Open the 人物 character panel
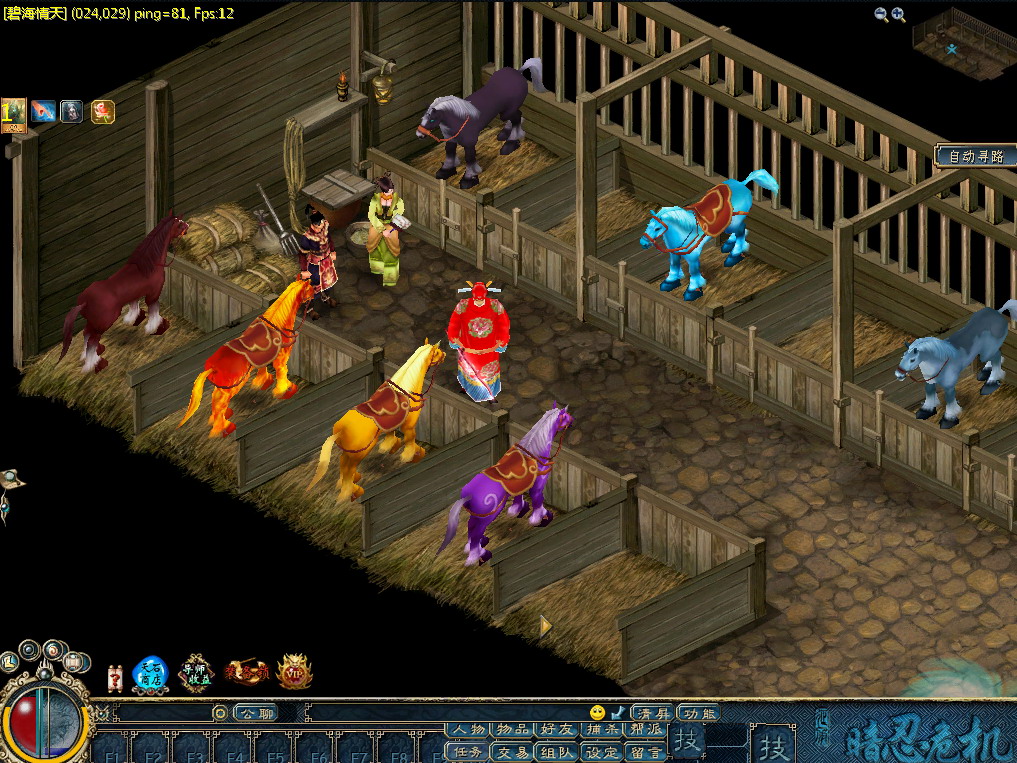Image resolution: width=1017 pixels, height=763 pixels. coord(468,730)
